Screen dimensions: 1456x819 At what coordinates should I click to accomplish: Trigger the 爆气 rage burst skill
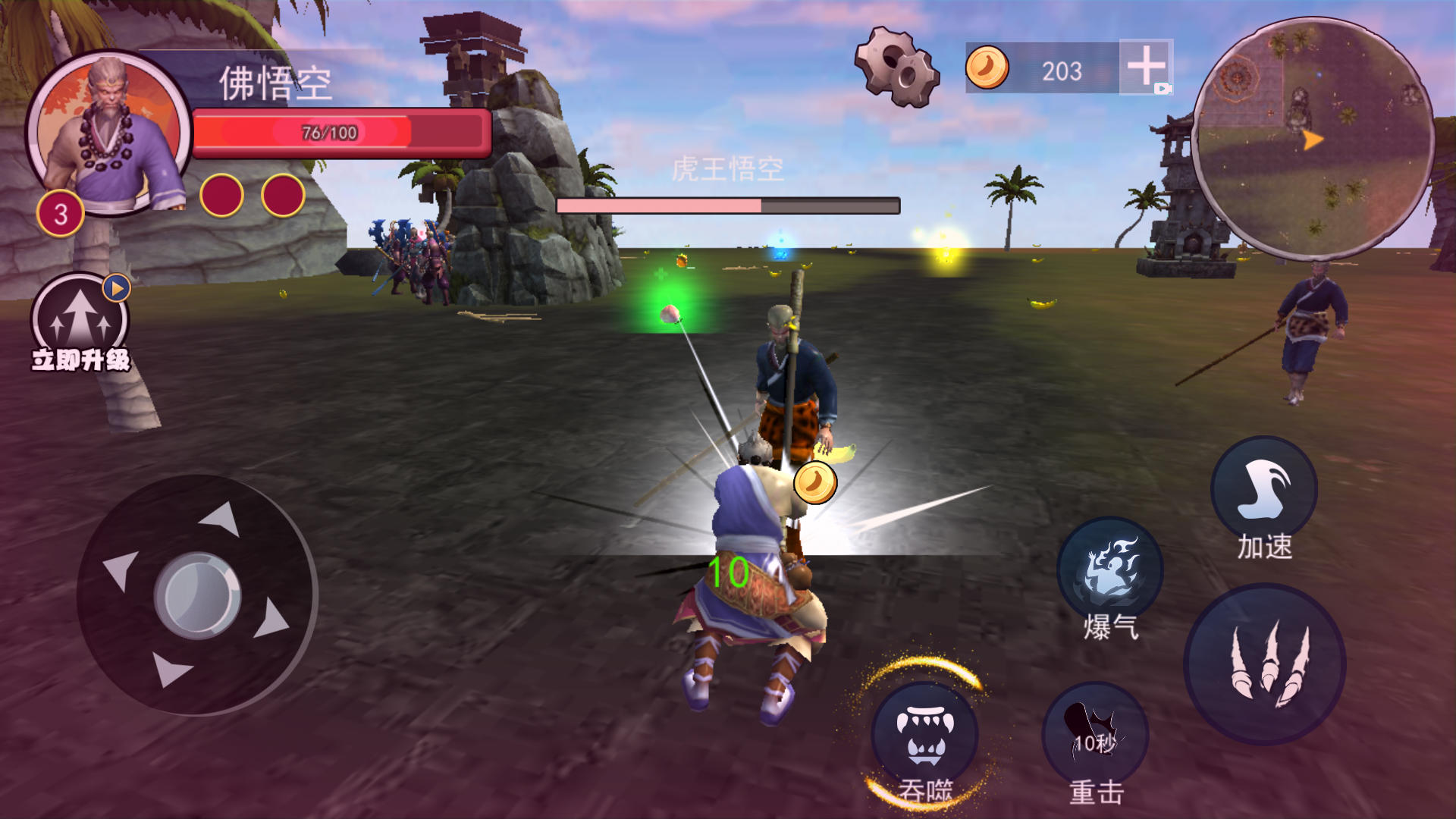[x=1109, y=570]
